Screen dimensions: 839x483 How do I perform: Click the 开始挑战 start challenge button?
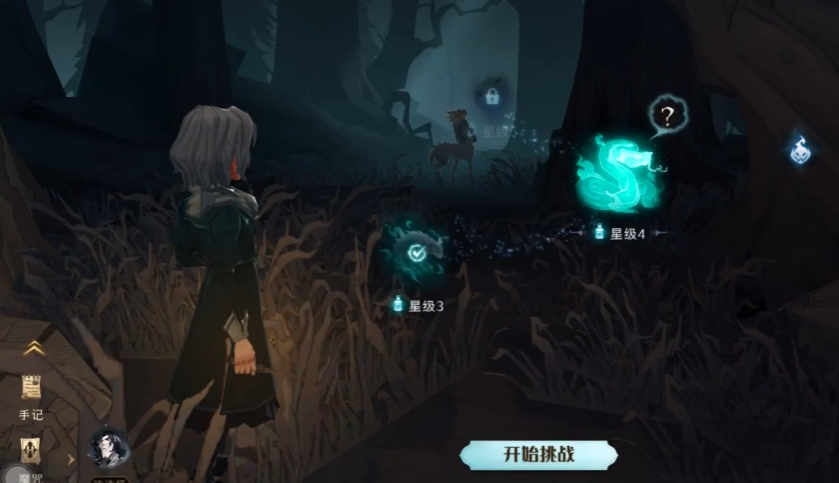[x=538, y=454]
